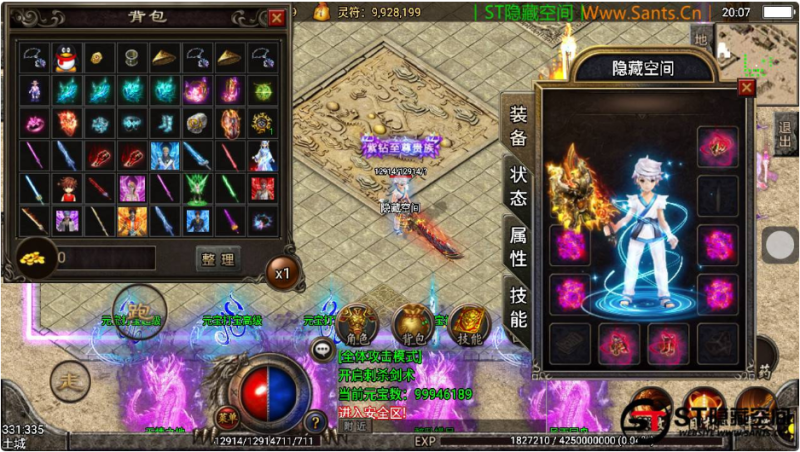The image size is (800, 452).
Task: Select the straw hat item in top row
Action: click(164, 57)
